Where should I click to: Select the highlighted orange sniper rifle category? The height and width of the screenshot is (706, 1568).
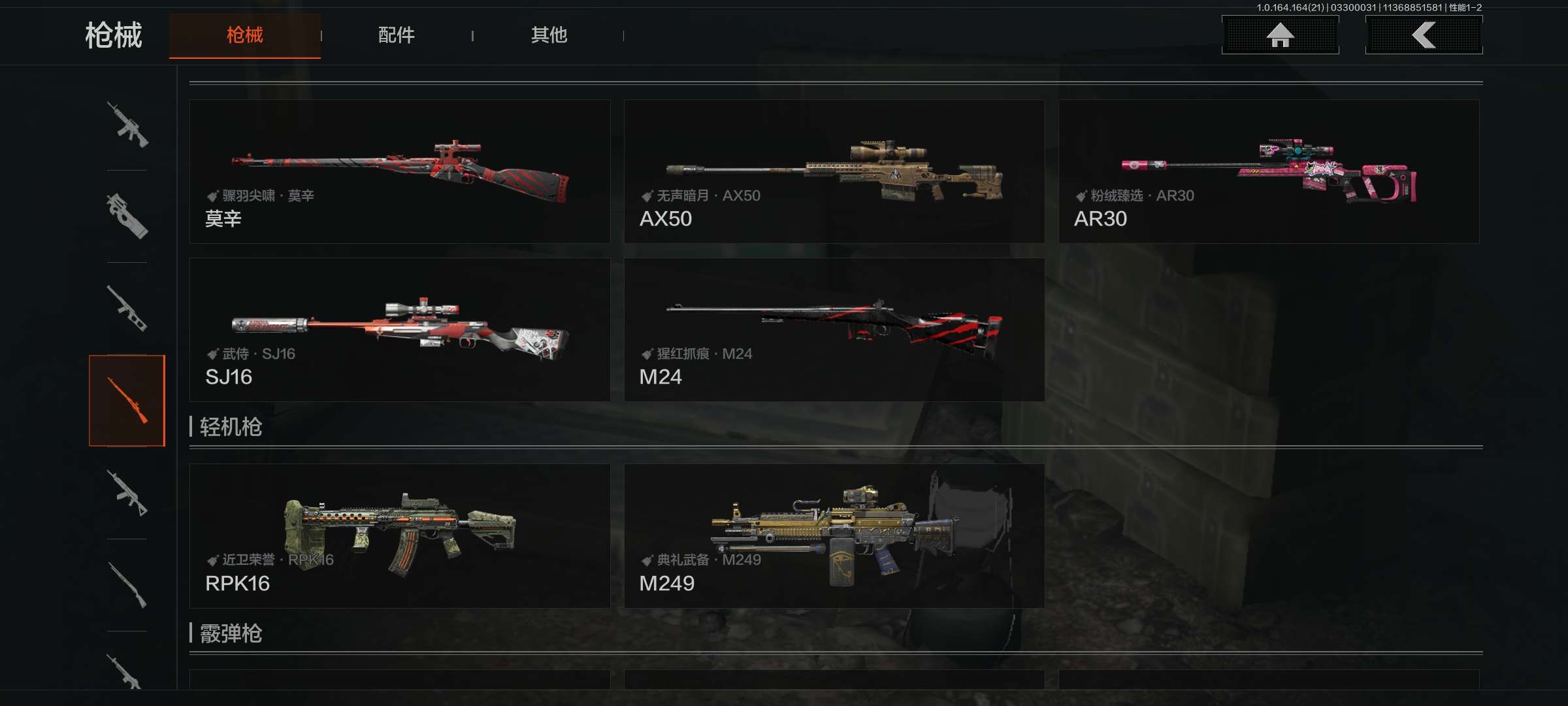coord(127,400)
